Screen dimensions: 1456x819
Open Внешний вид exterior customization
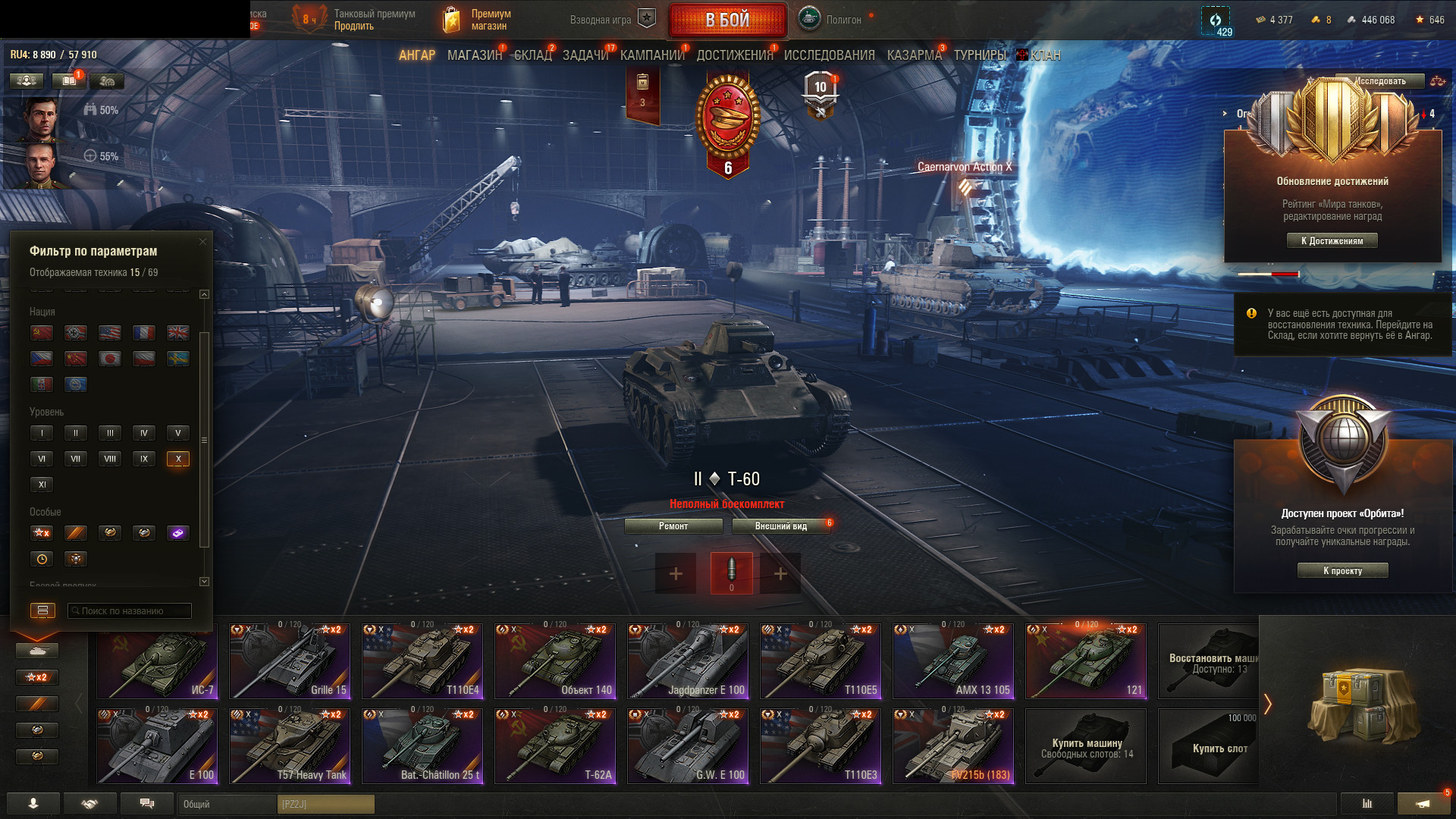pos(780,526)
